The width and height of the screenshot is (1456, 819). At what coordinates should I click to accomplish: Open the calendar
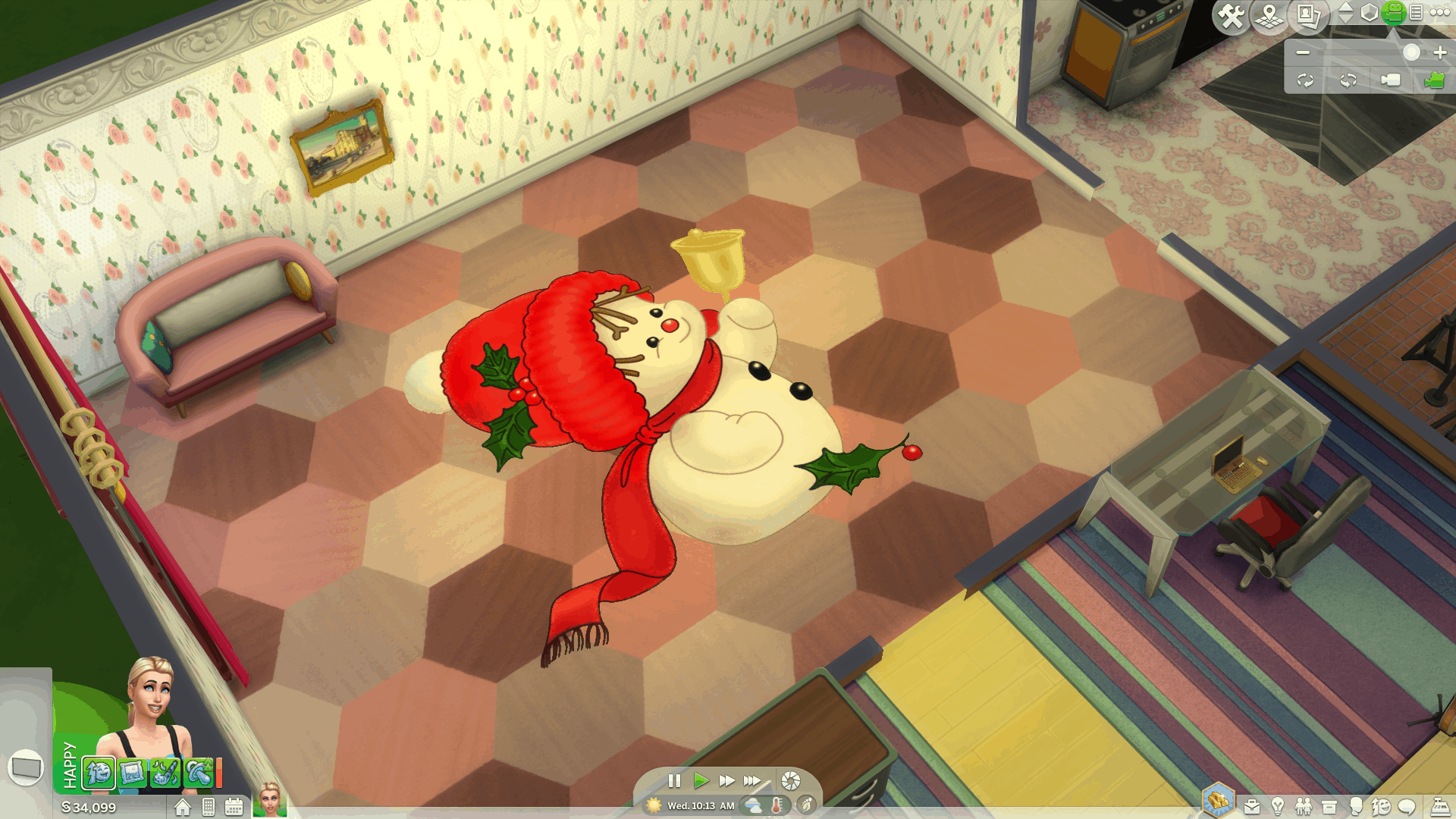pos(234,808)
